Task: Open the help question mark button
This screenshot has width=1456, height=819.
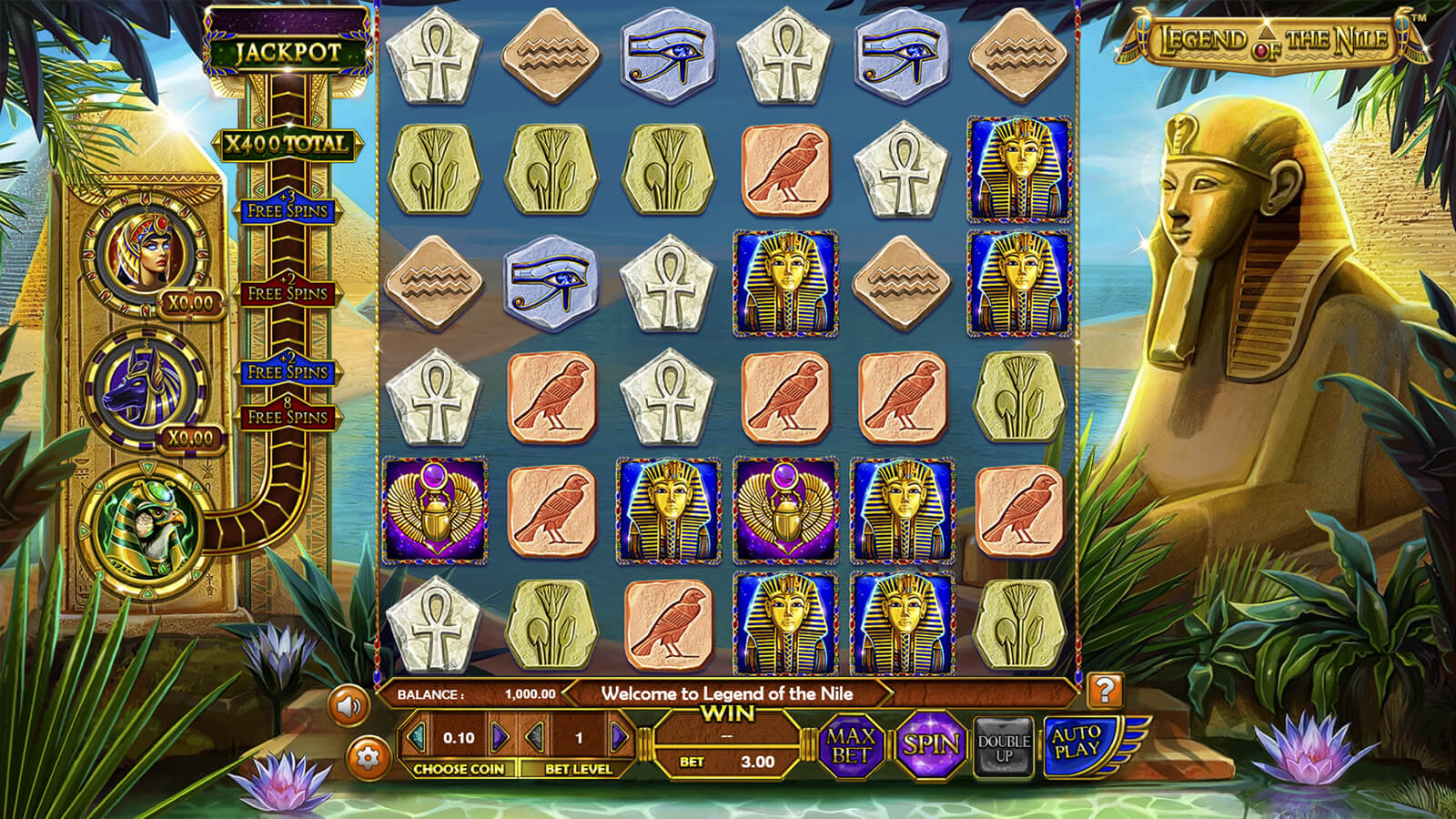Action: (1104, 691)
